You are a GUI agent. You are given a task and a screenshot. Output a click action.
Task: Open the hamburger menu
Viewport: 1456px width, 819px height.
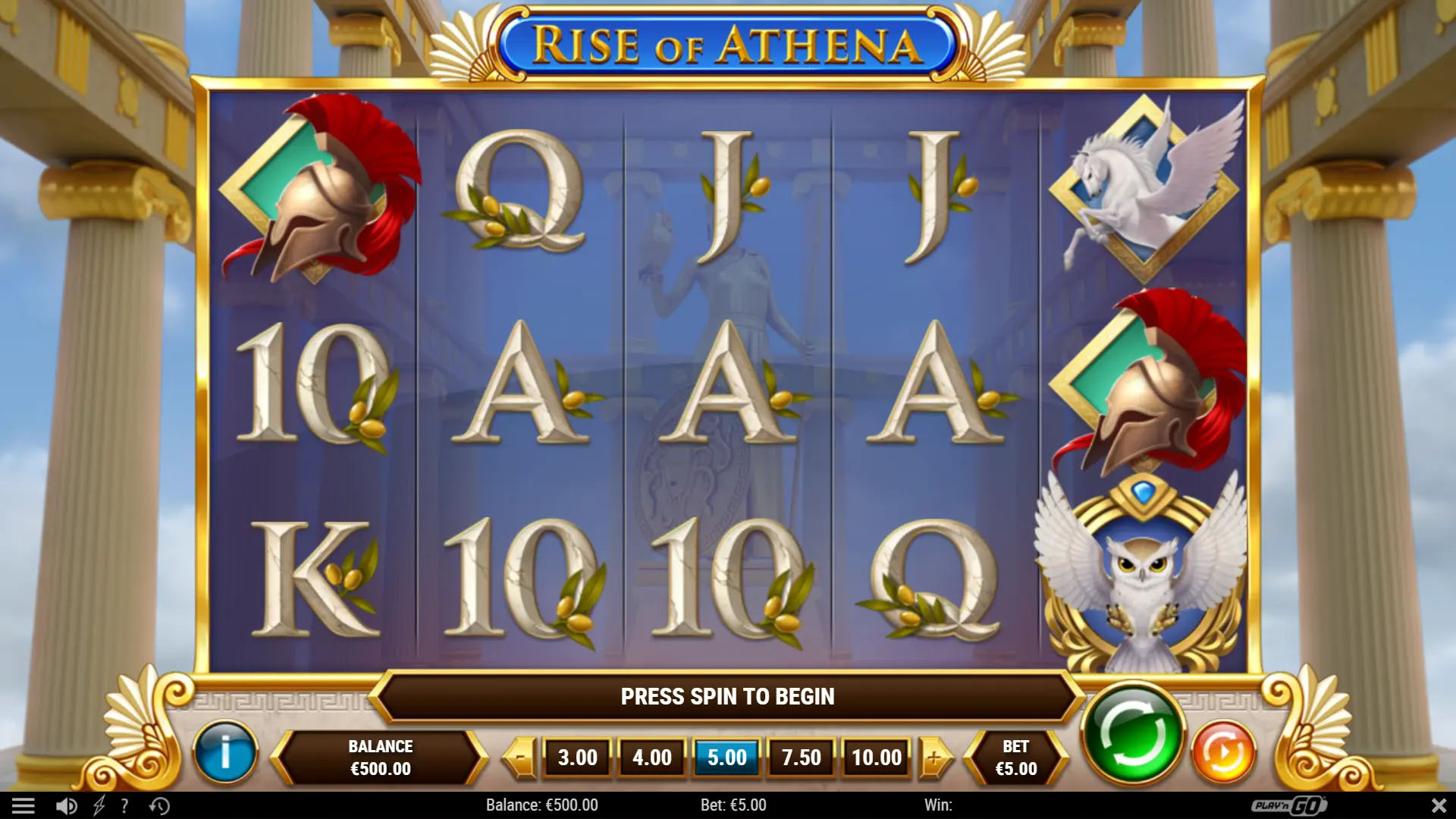coord(24,805)
